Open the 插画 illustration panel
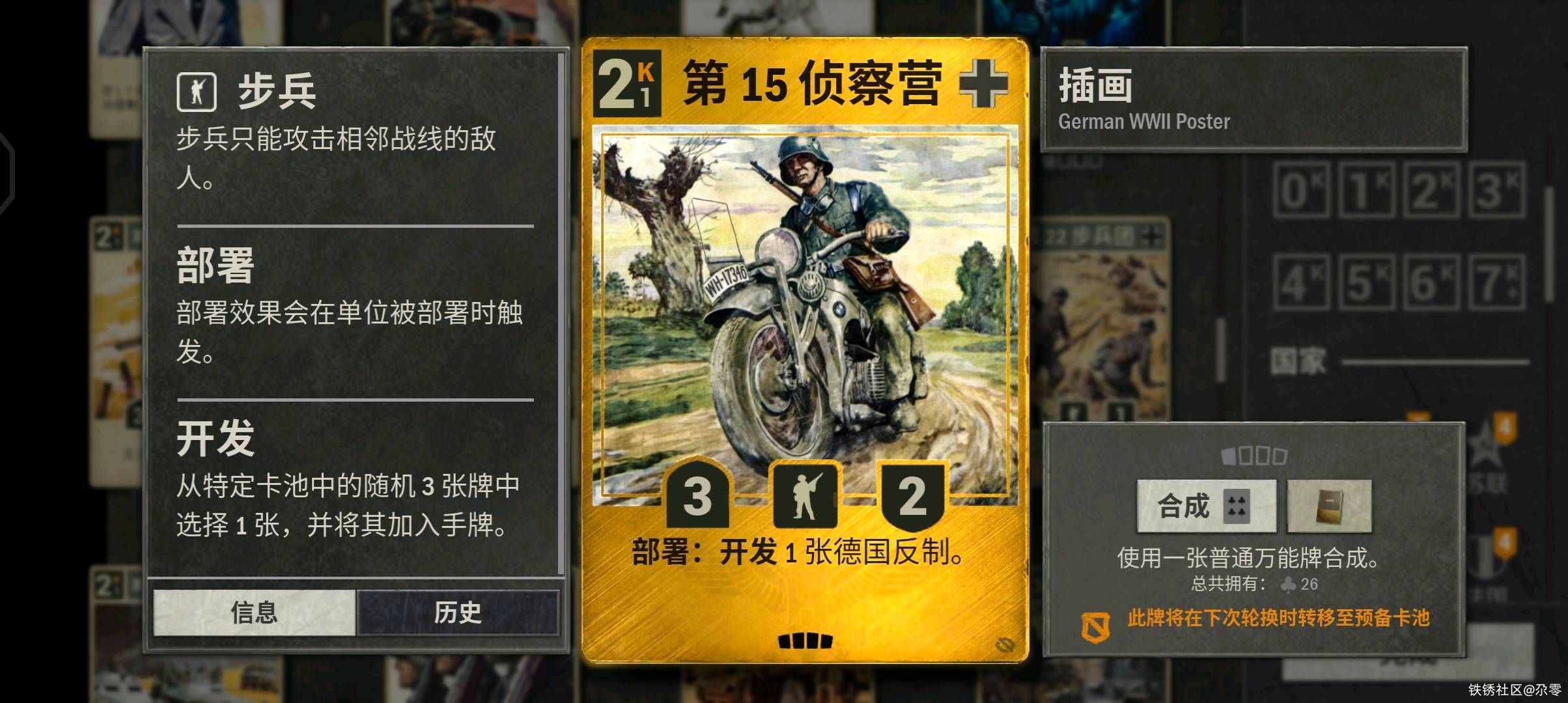Image resolution: width=1568 pixels, height=703 pixels. click(1253, 100)
